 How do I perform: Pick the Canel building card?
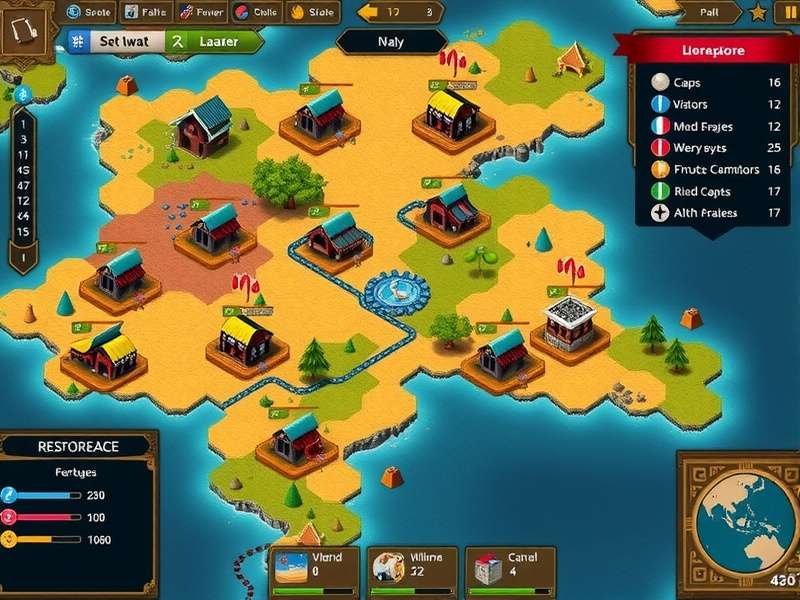511,566
